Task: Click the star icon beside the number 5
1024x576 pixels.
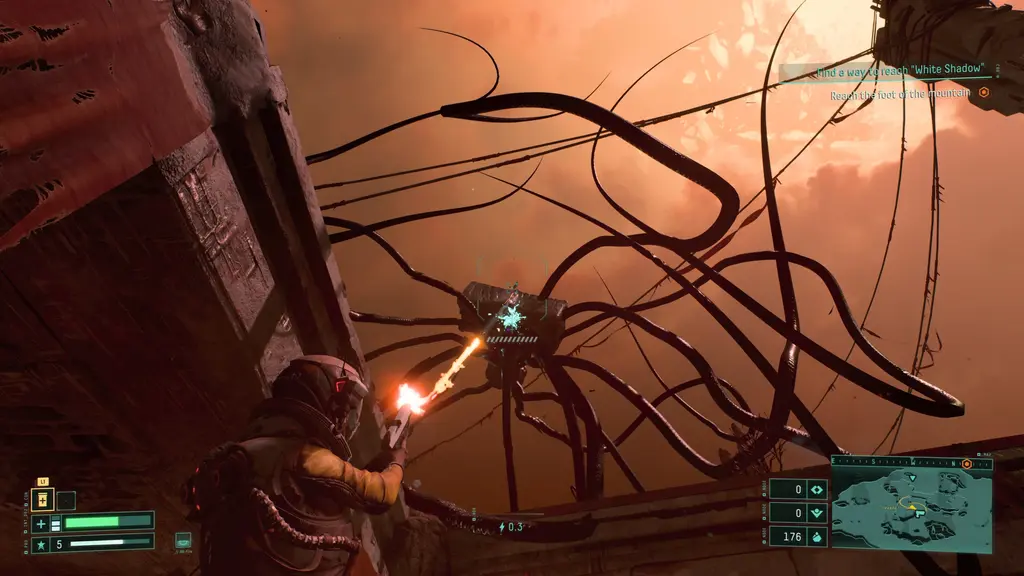Action: (x=41, y=543)
